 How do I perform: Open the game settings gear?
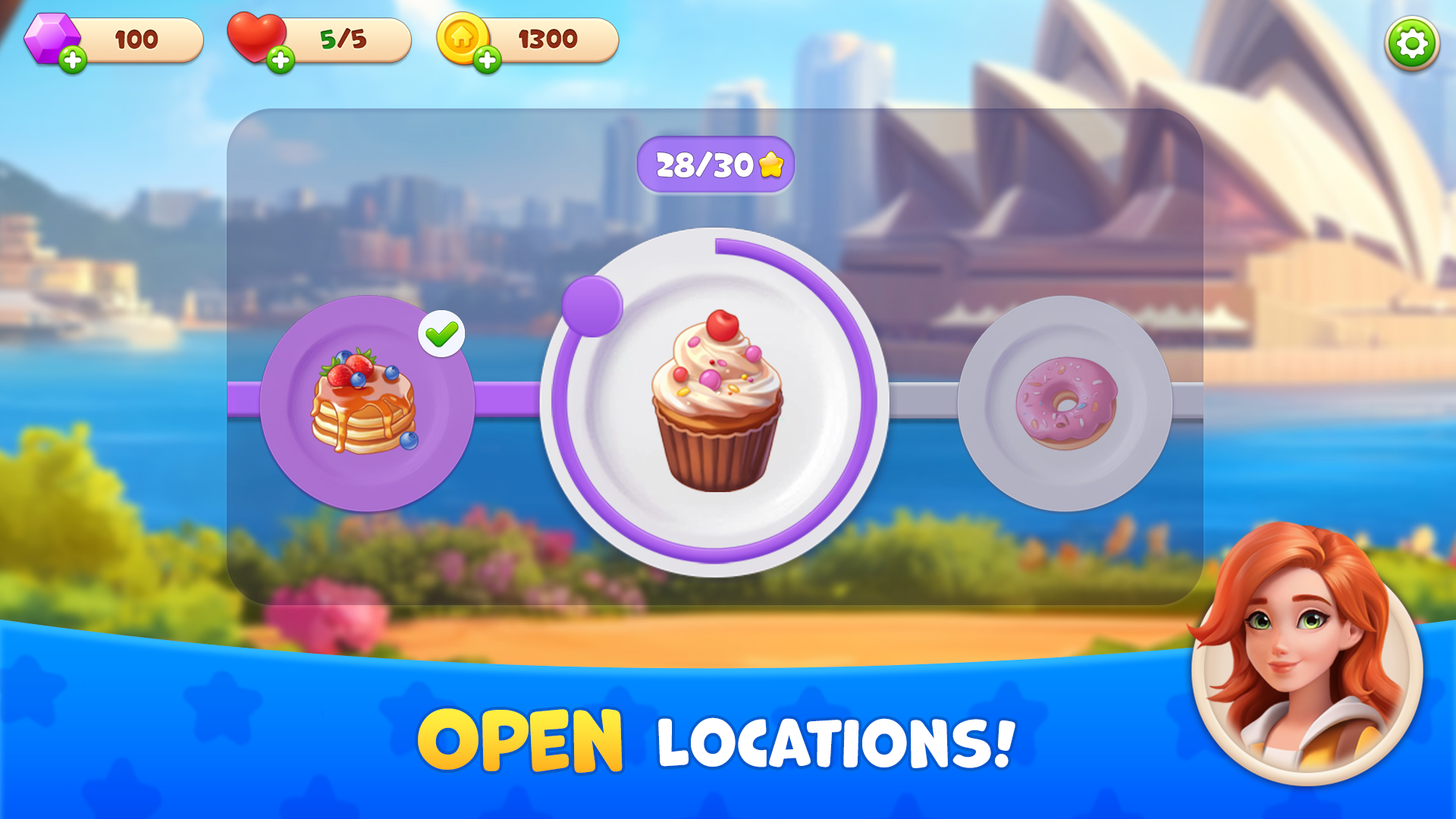(1412, 43)
